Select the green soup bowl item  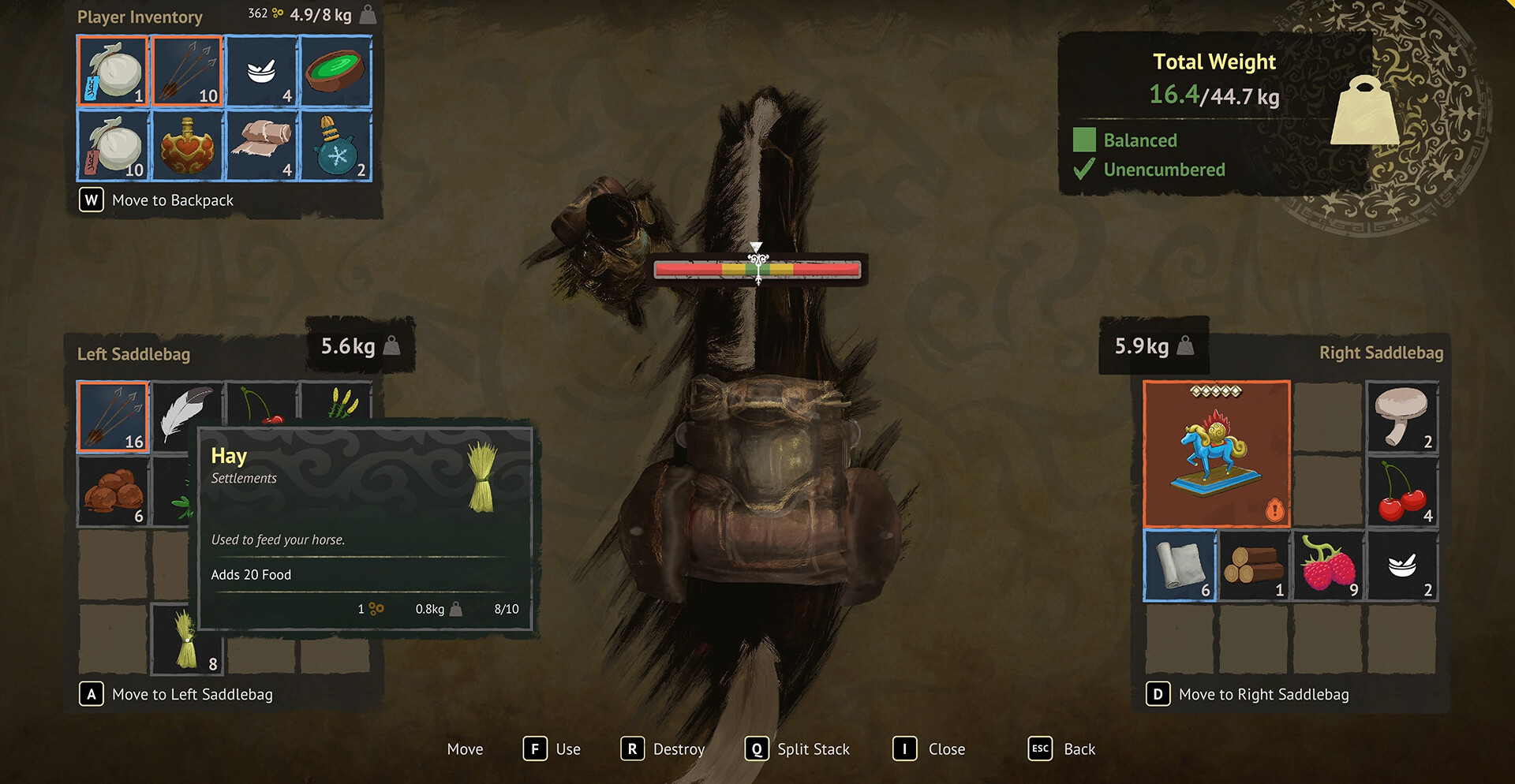coord(335,72)
